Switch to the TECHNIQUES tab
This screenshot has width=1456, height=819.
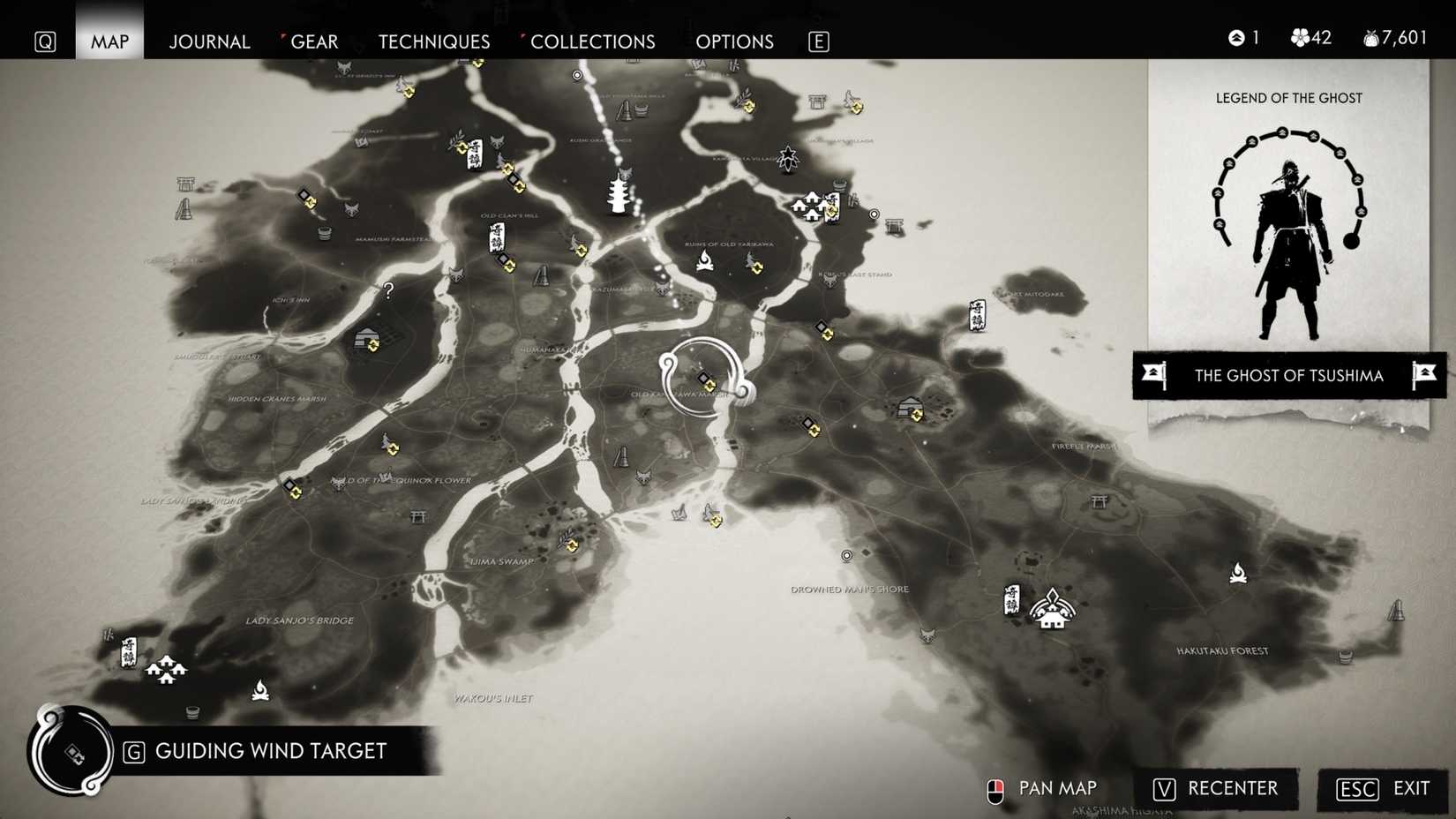click(x=433, y=41)
